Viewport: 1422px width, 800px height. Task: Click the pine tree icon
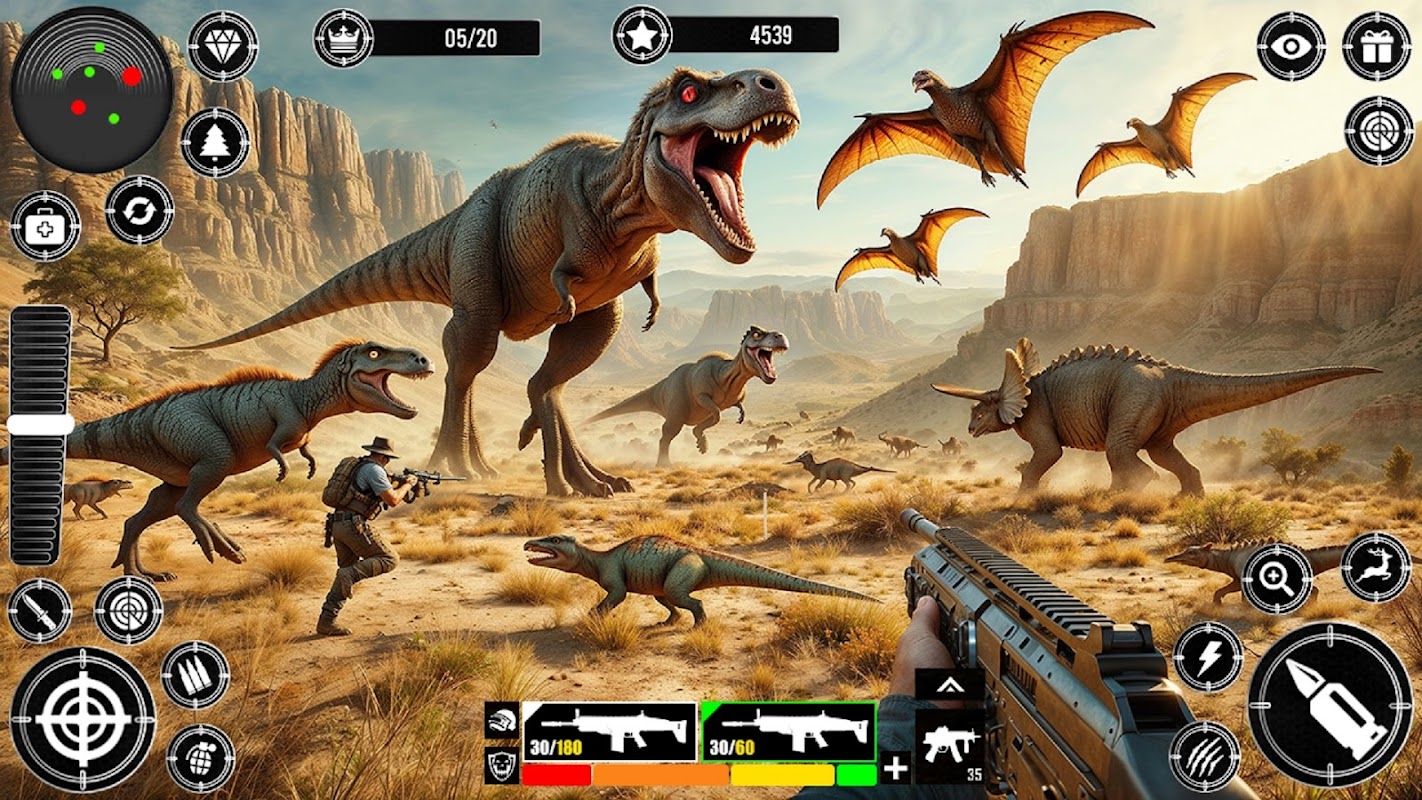coord(215,142)
